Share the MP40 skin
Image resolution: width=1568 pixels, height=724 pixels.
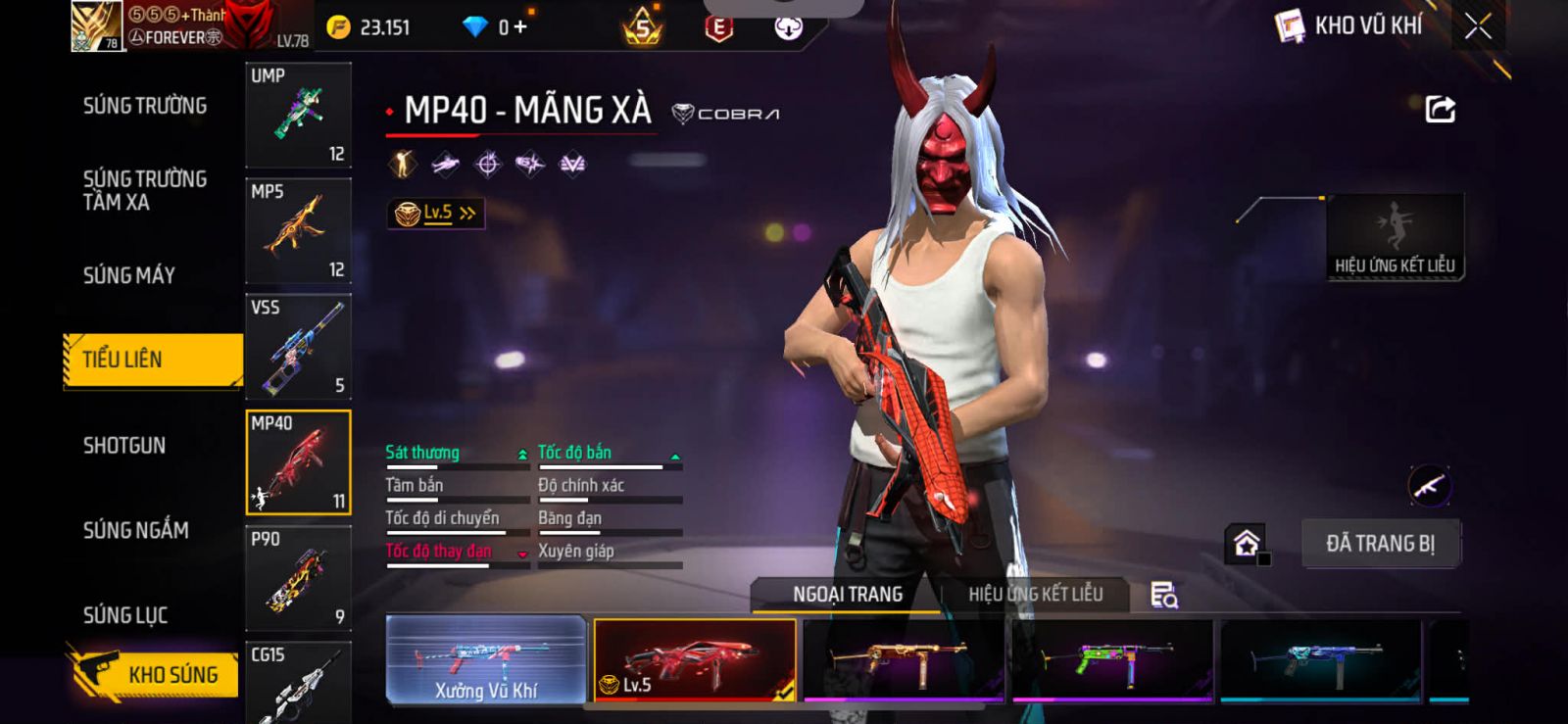(x=1440, y=109)
